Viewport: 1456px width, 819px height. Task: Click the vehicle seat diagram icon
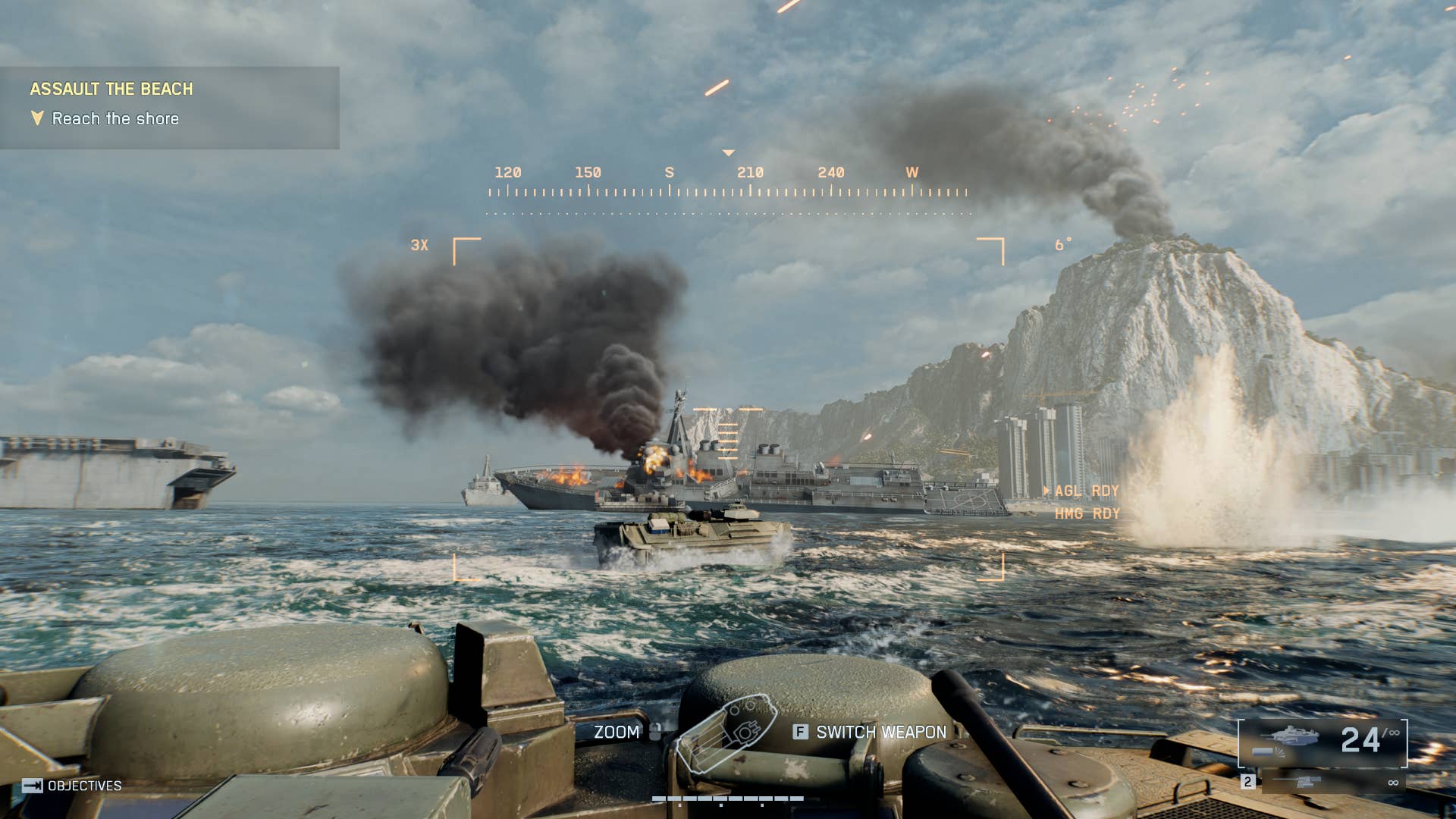pos(726,733)
